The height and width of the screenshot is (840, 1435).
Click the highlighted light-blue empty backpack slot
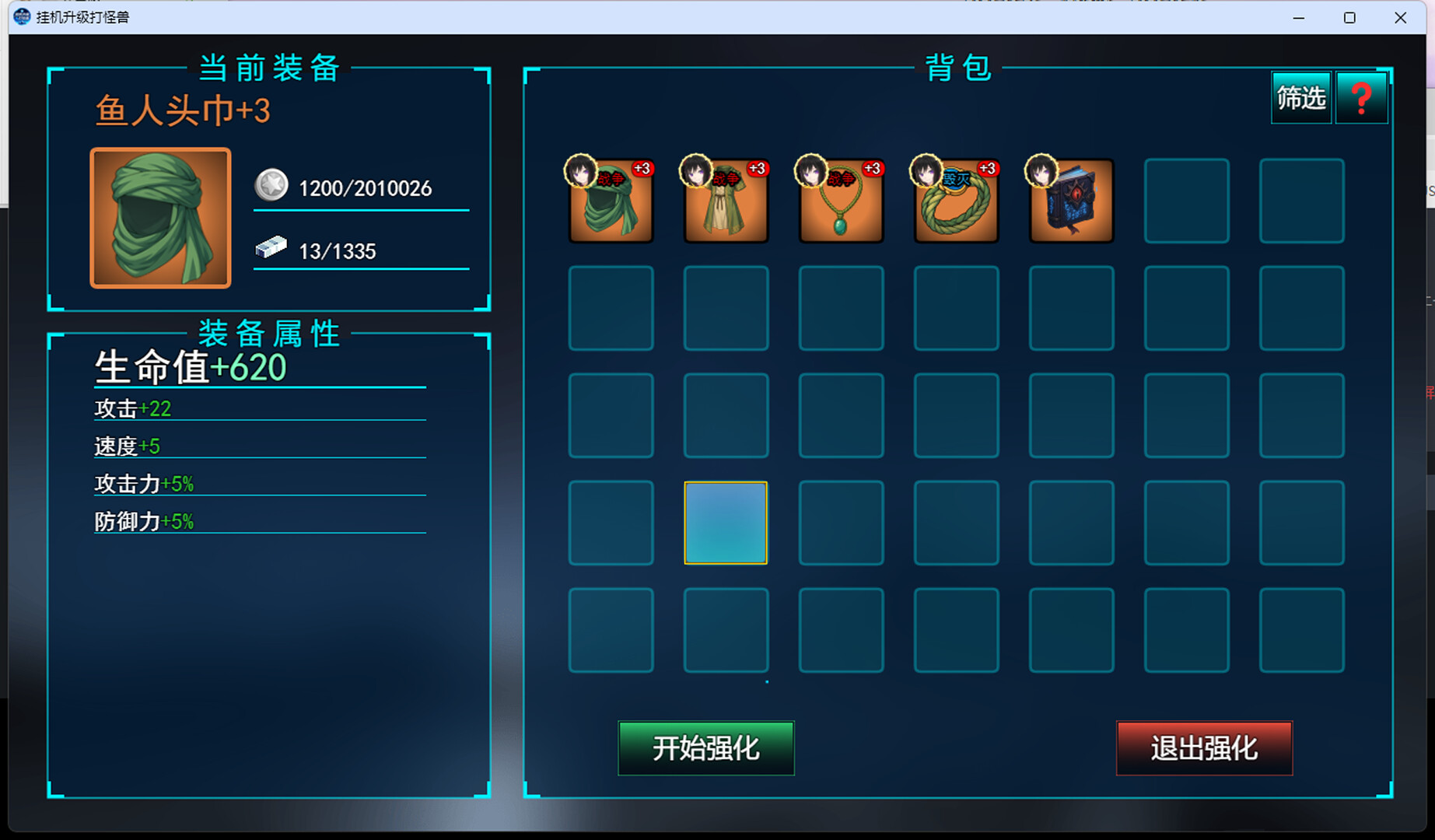point(726,523)
